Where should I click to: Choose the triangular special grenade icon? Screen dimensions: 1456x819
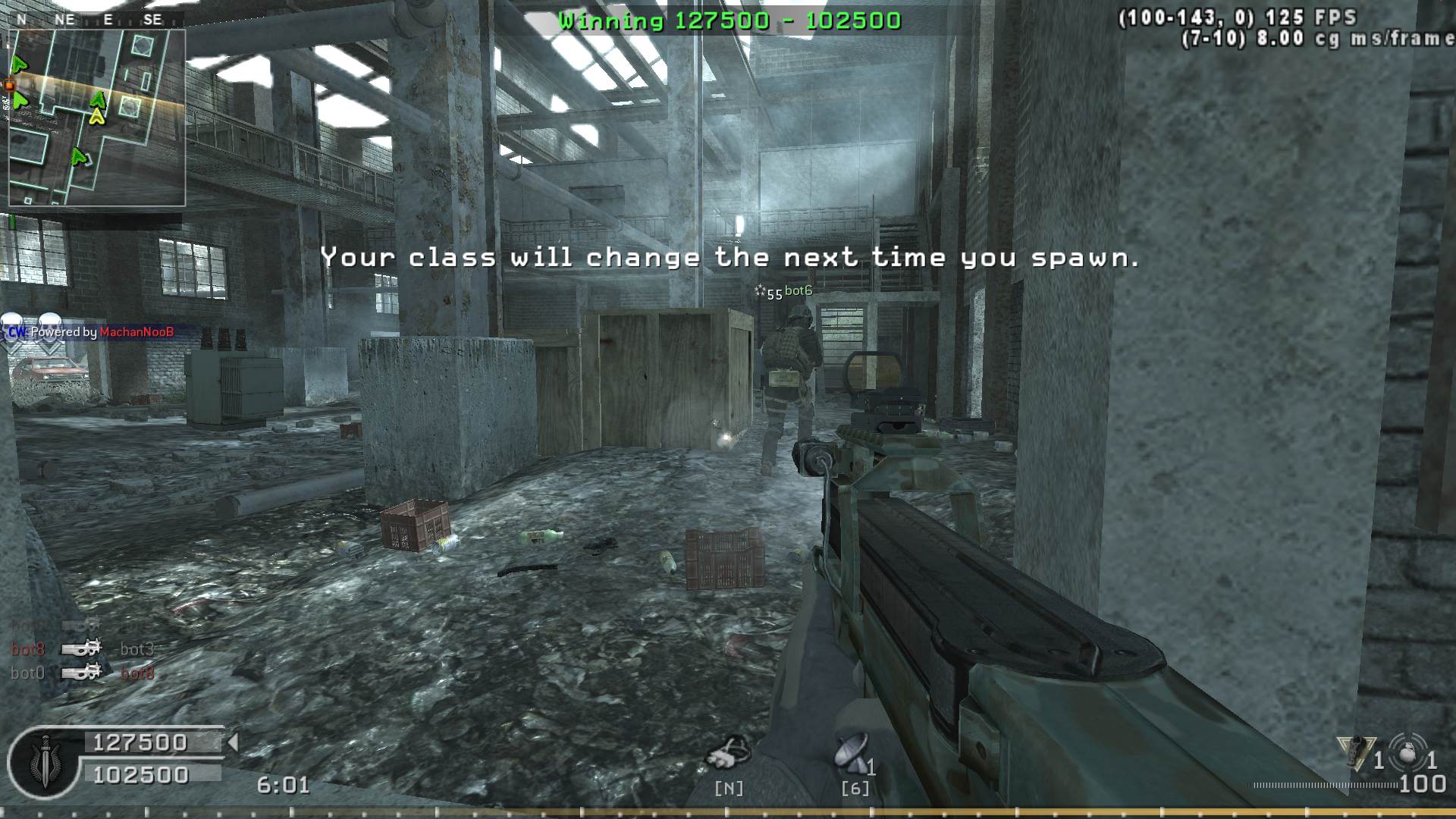pos(1357,752)
